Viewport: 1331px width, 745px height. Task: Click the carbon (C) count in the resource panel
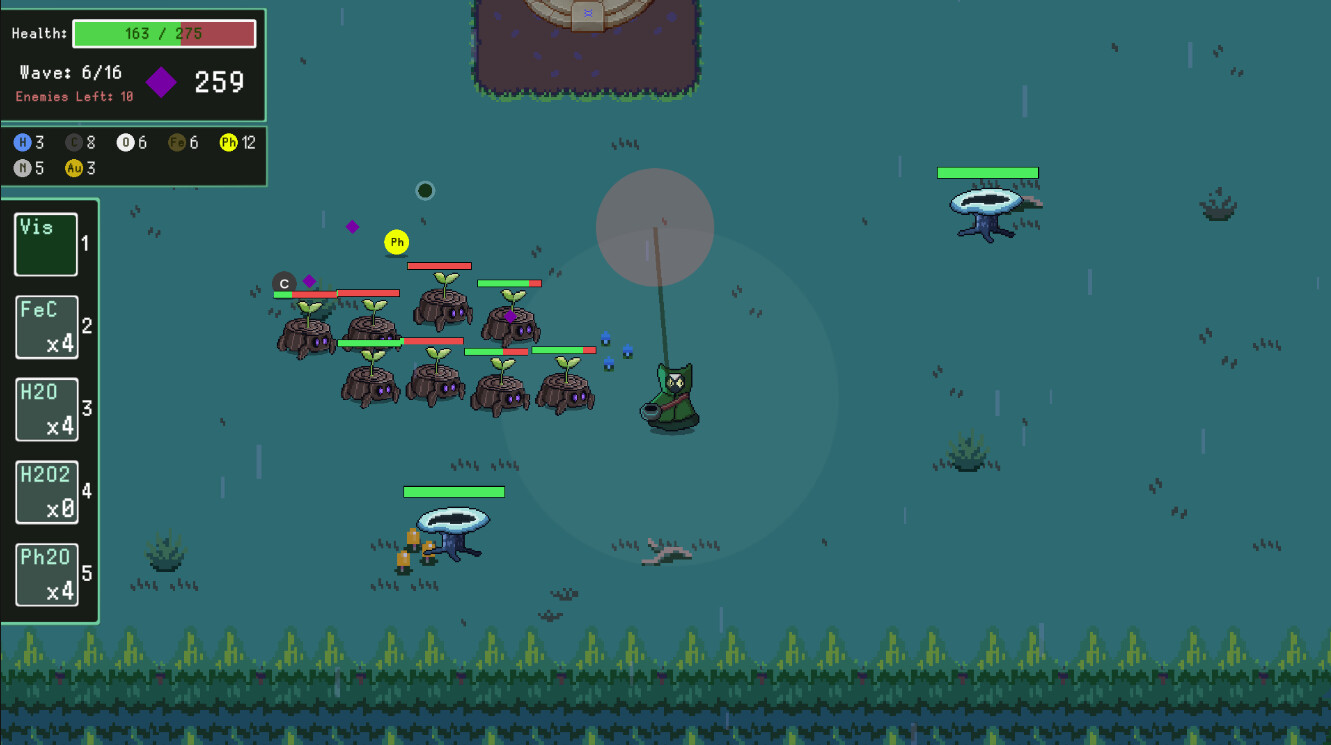click(x=88, y=142)
